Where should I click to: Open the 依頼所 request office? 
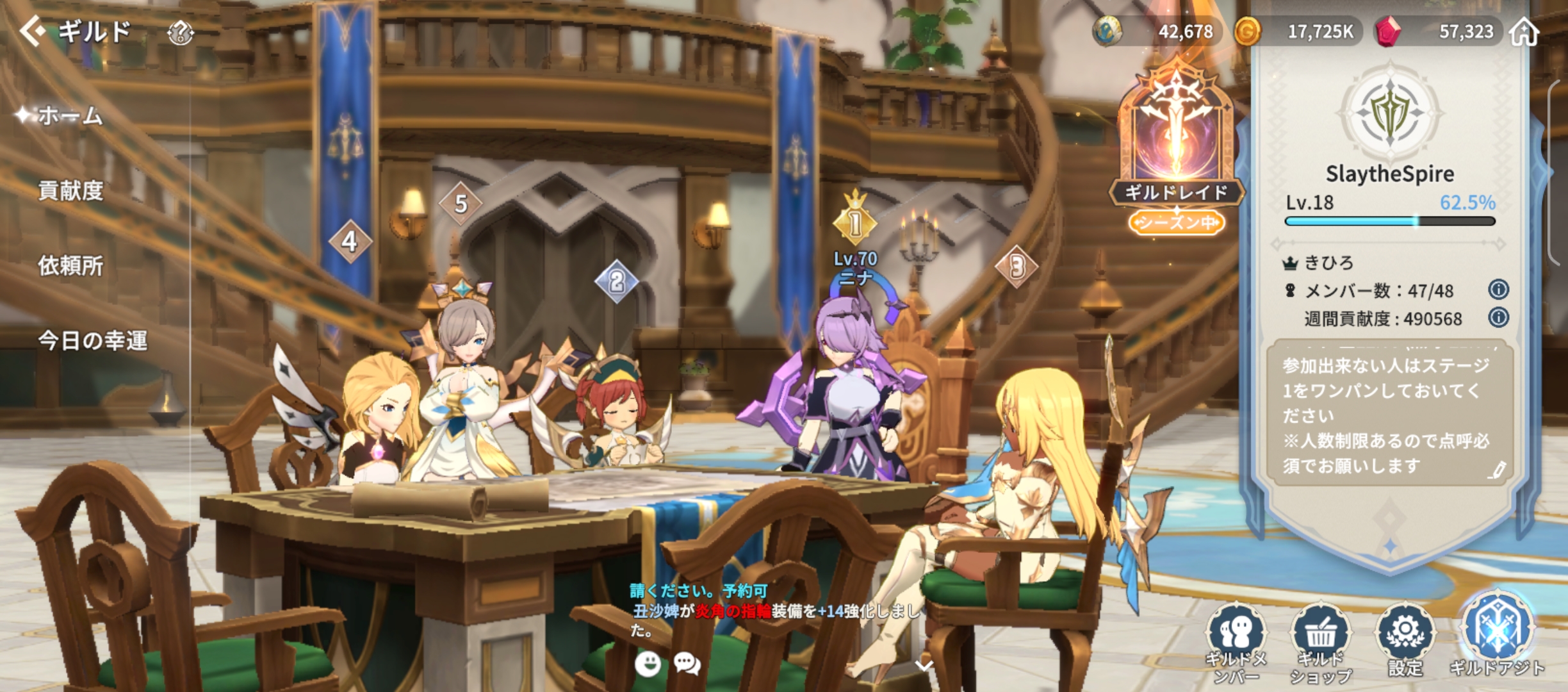pyautogui.click(x=70, y=265)
